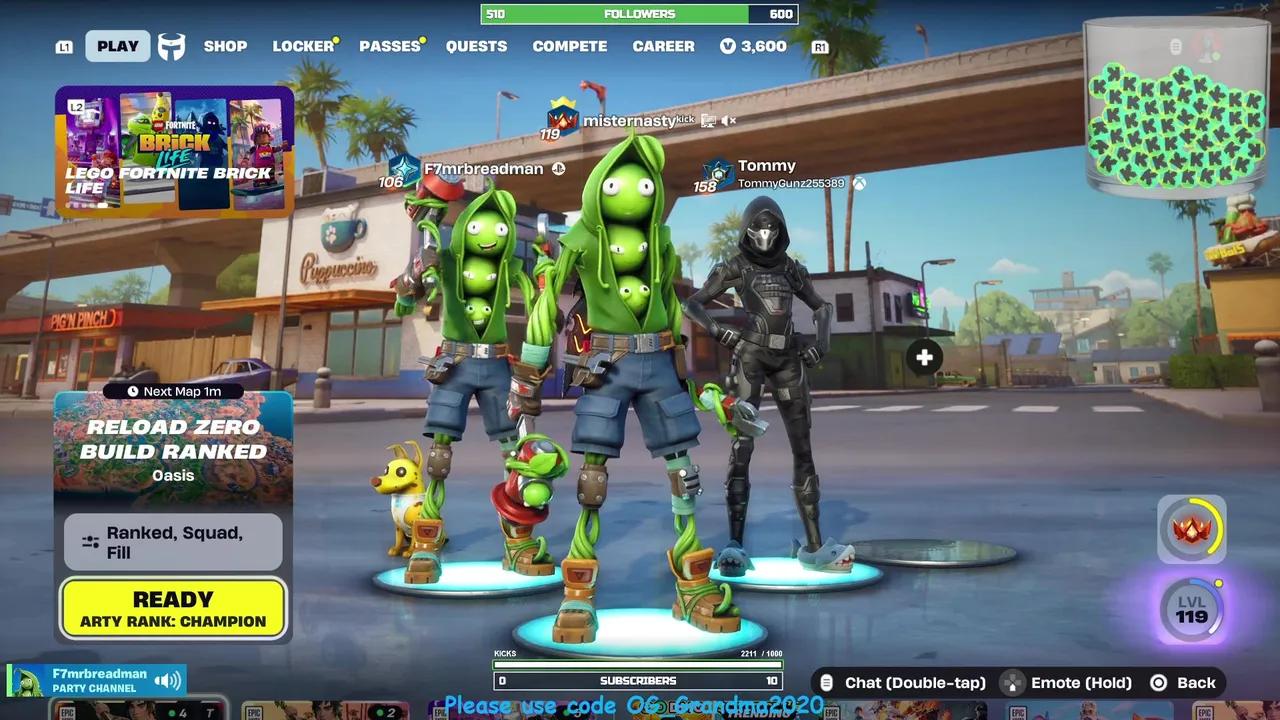Click the plus icon on the empty party slot
1280x720 pixels.
[923, 357]
